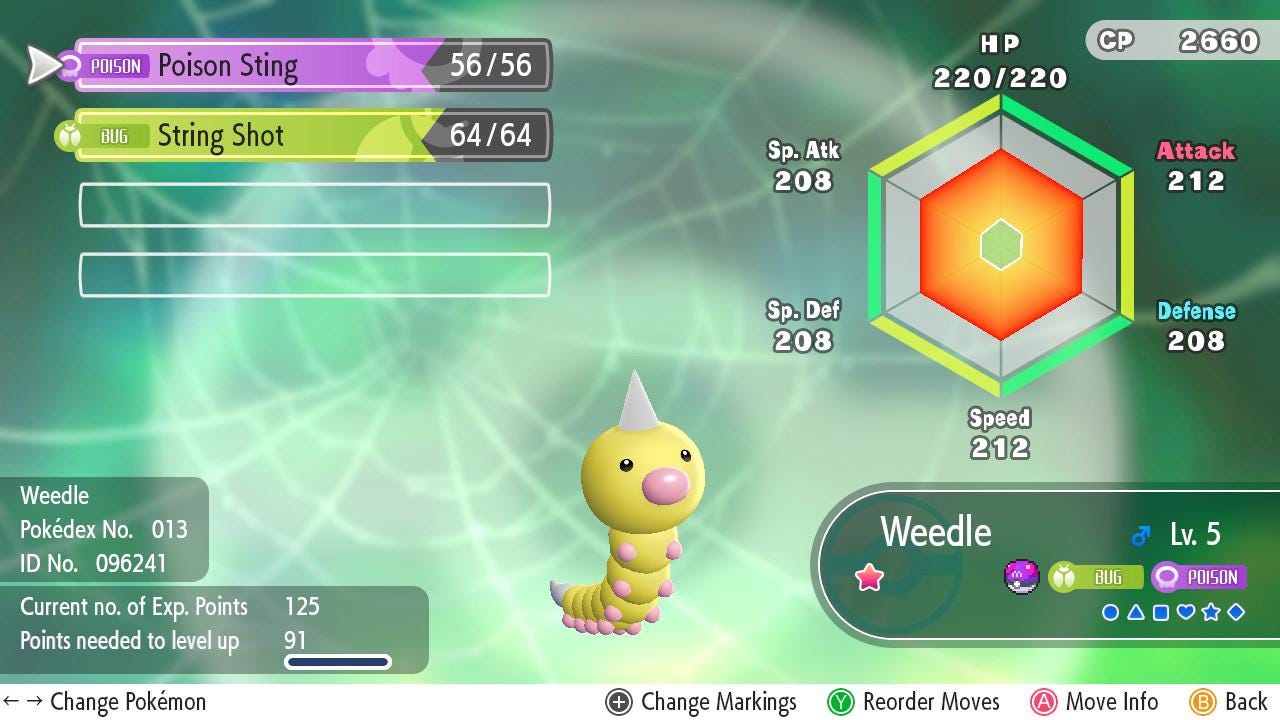
Task: Select the BUG type badge near Weedle
Action: pyautogui.click(x=1097, y=577)
